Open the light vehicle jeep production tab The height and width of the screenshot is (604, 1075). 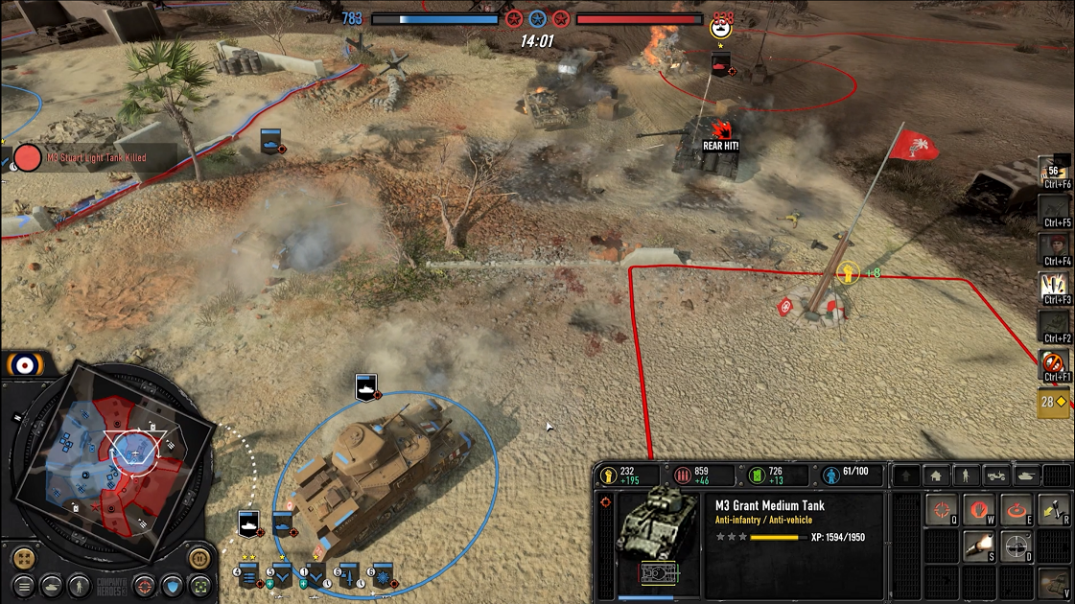pos(997,476)
